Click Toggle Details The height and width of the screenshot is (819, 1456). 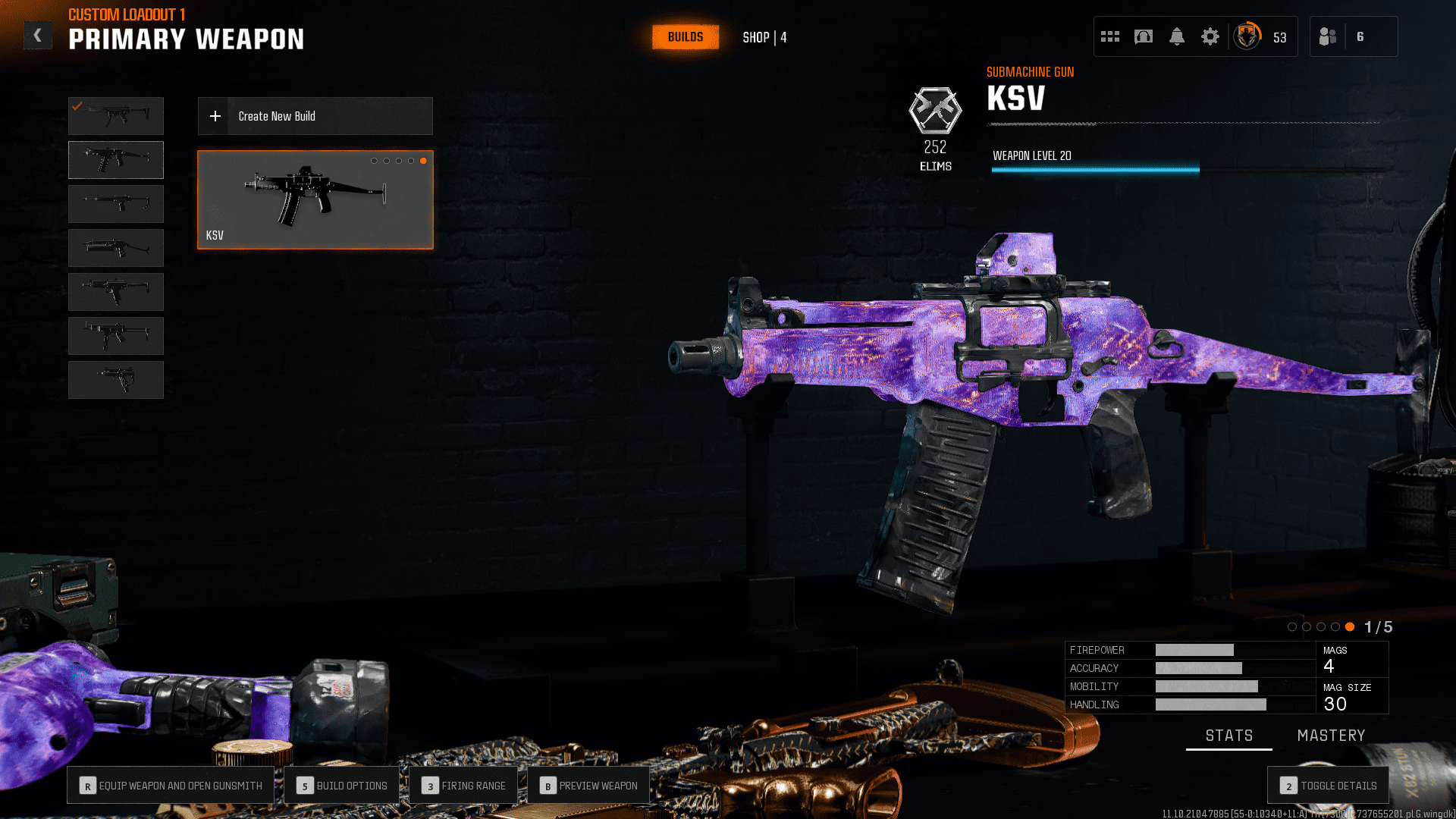coord(1328,786)
